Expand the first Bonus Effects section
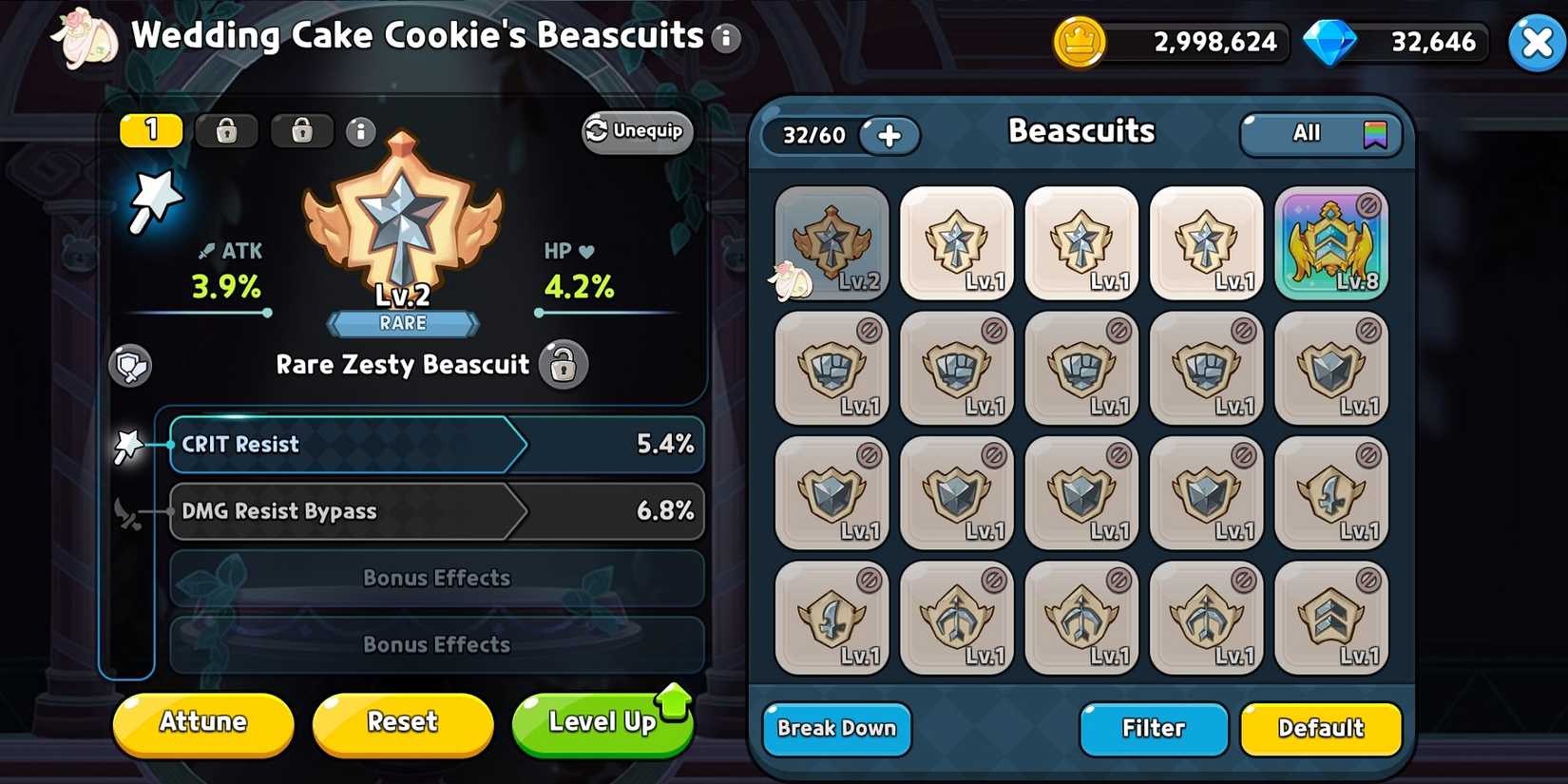The image size is (1568, 784). (x=436, y=578)
